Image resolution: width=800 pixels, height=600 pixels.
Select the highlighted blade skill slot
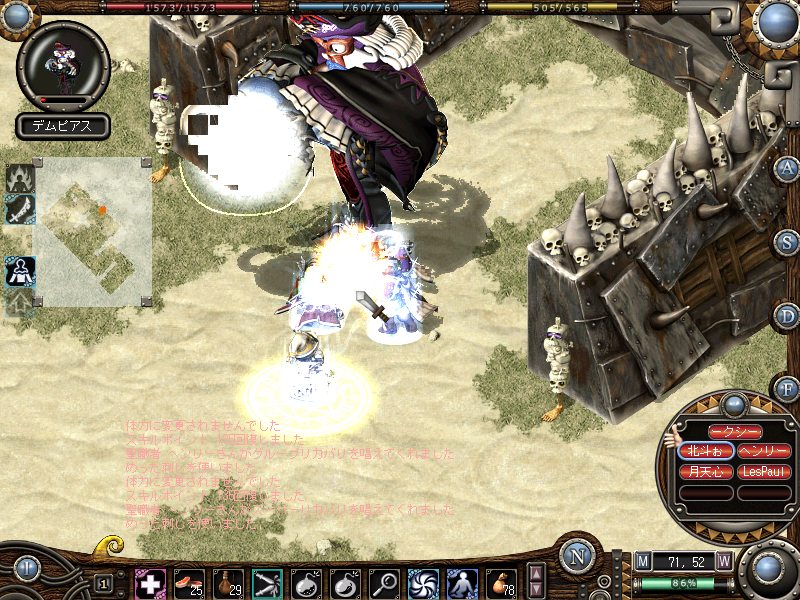pos(267,582)
